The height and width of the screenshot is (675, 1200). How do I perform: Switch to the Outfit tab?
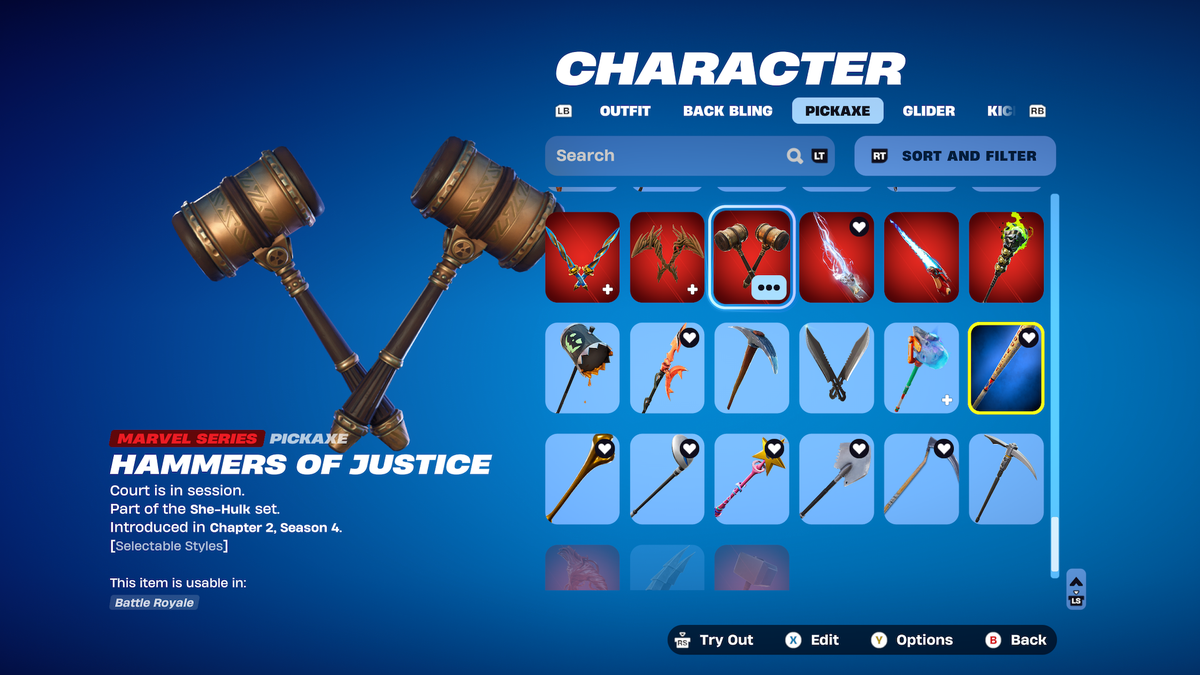[x=625, y=111]
